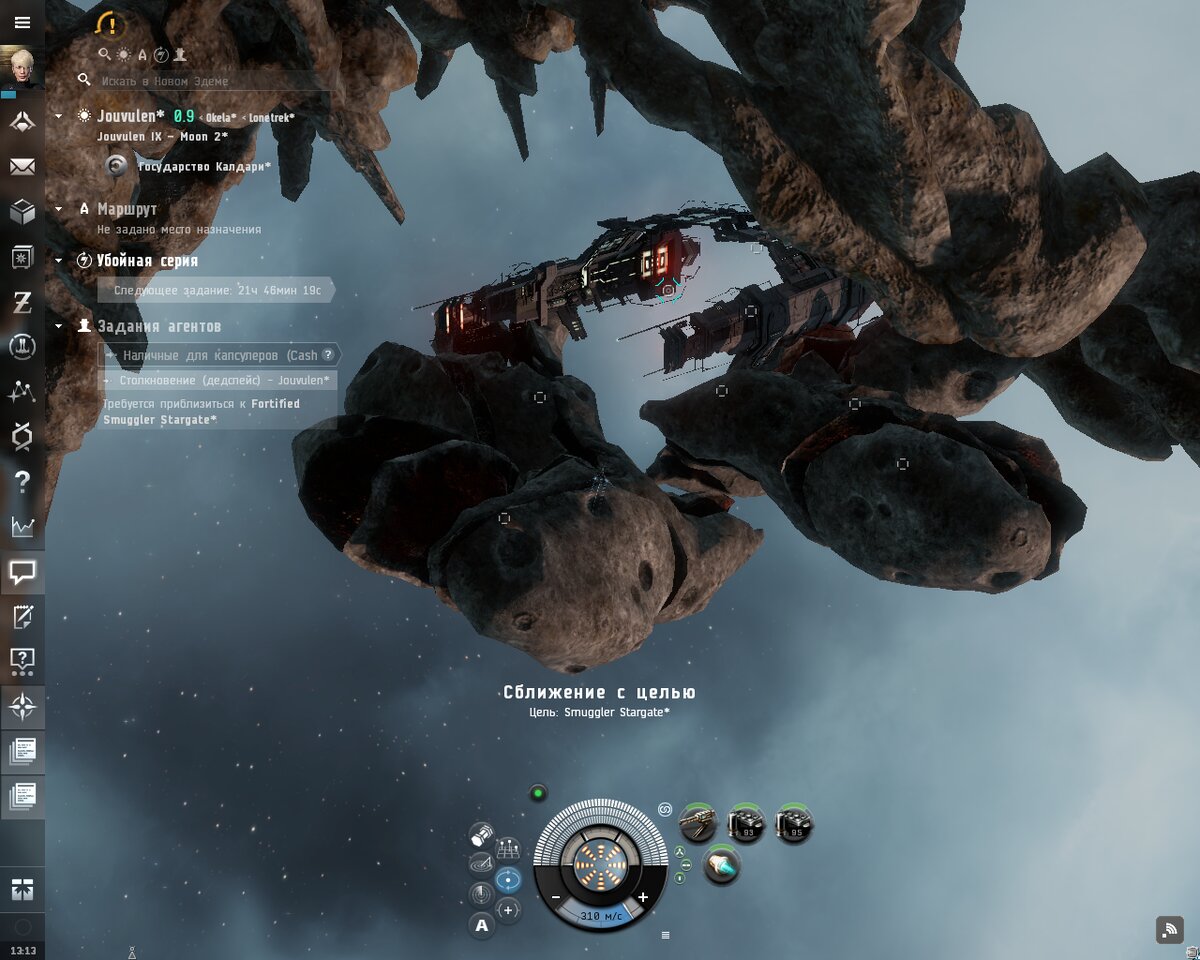This screenshot has width=1200, height=960.
Task: Activate the module showing 93 charges
Action: 746,824
